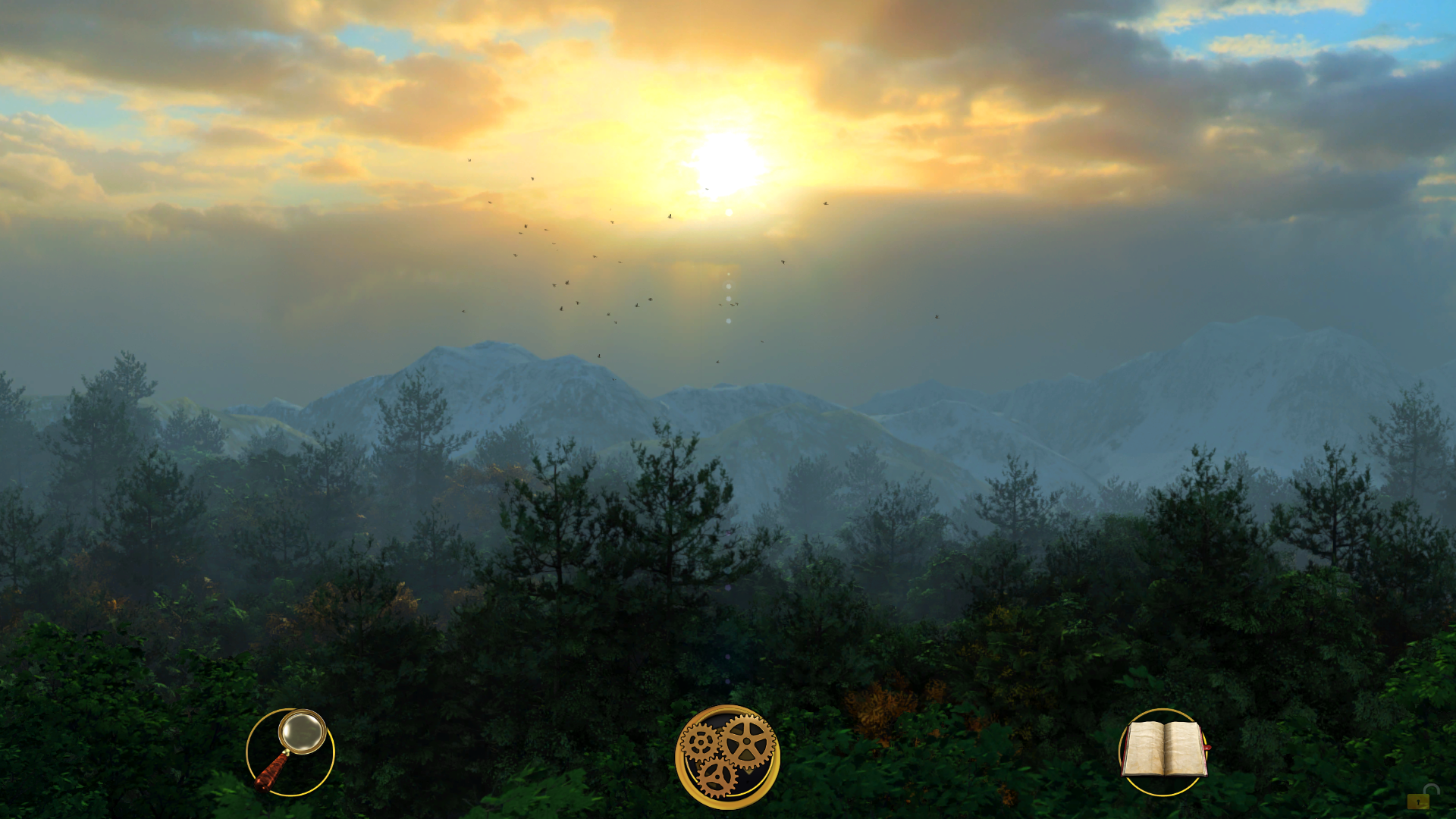Viewport: 1456px width, 819px height.
Task: Toggle the small padlock icon
Action: point(1422,798)
